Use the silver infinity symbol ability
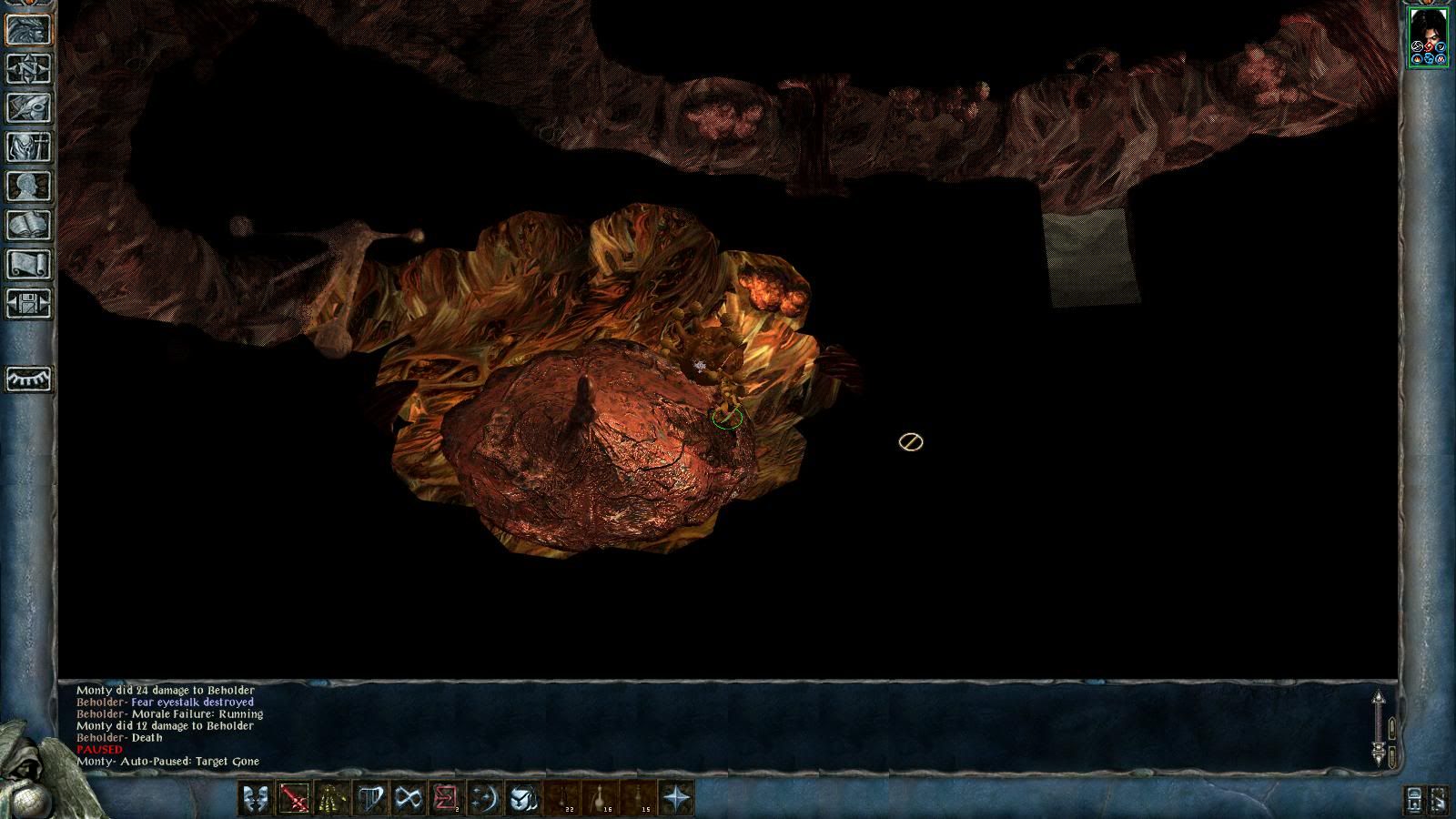 (409, 799)
